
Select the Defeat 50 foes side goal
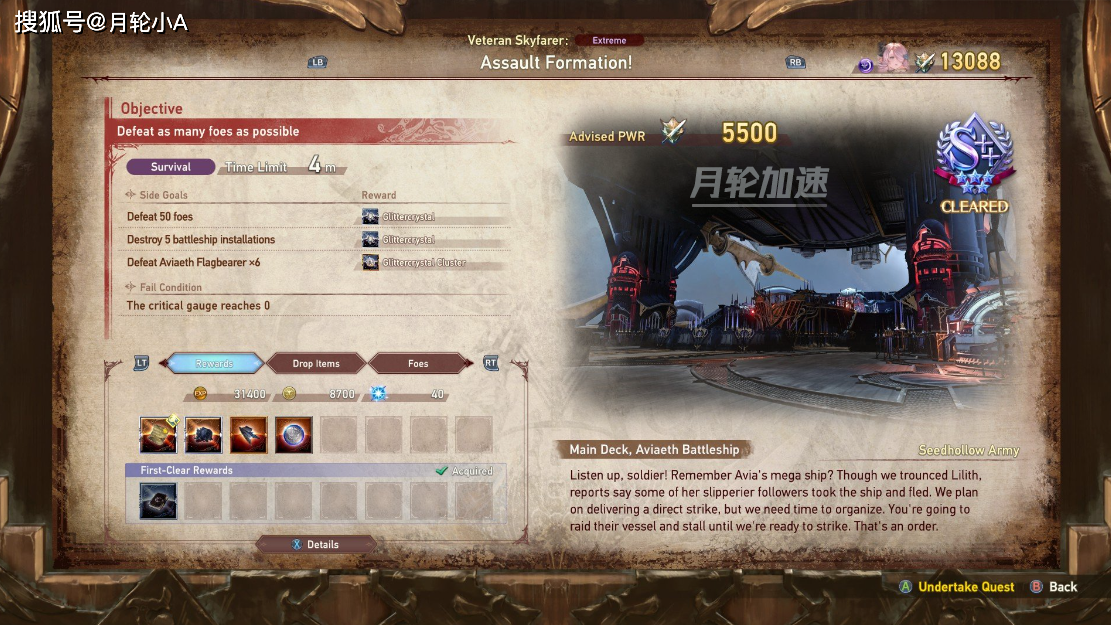(160, 217)
